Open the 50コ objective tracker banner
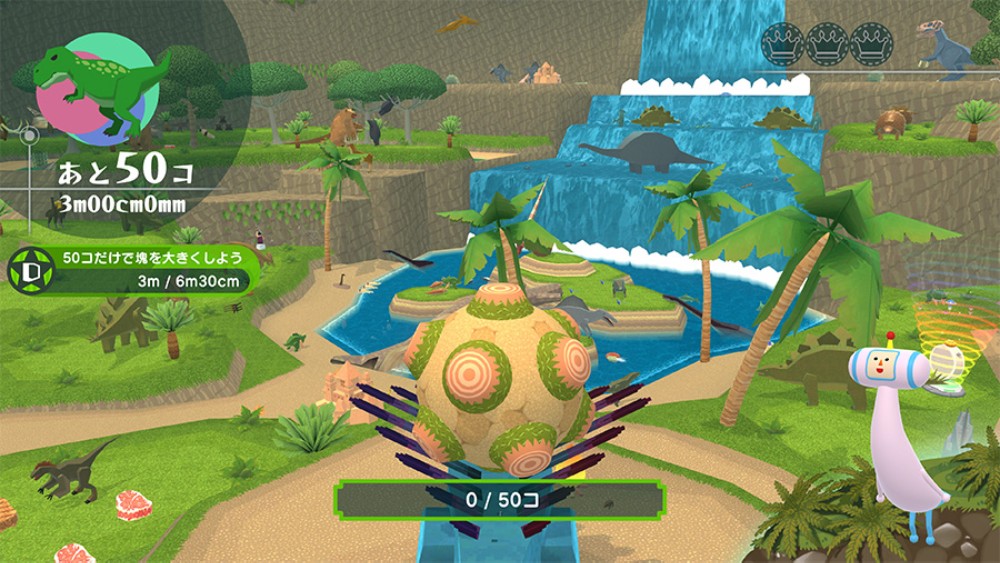 point(150,269)
